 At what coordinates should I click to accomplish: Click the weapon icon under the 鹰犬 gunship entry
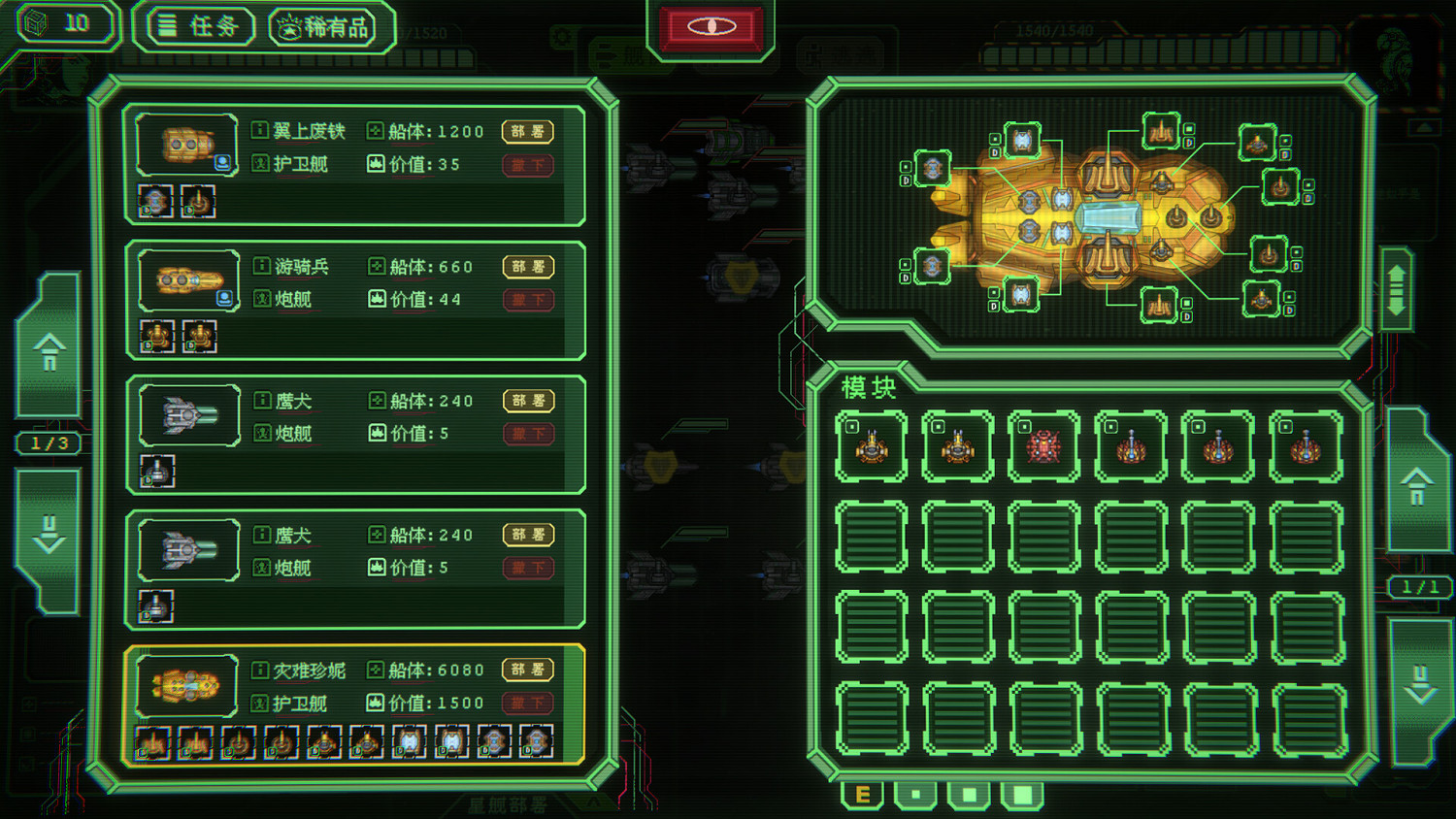(156, 470)
